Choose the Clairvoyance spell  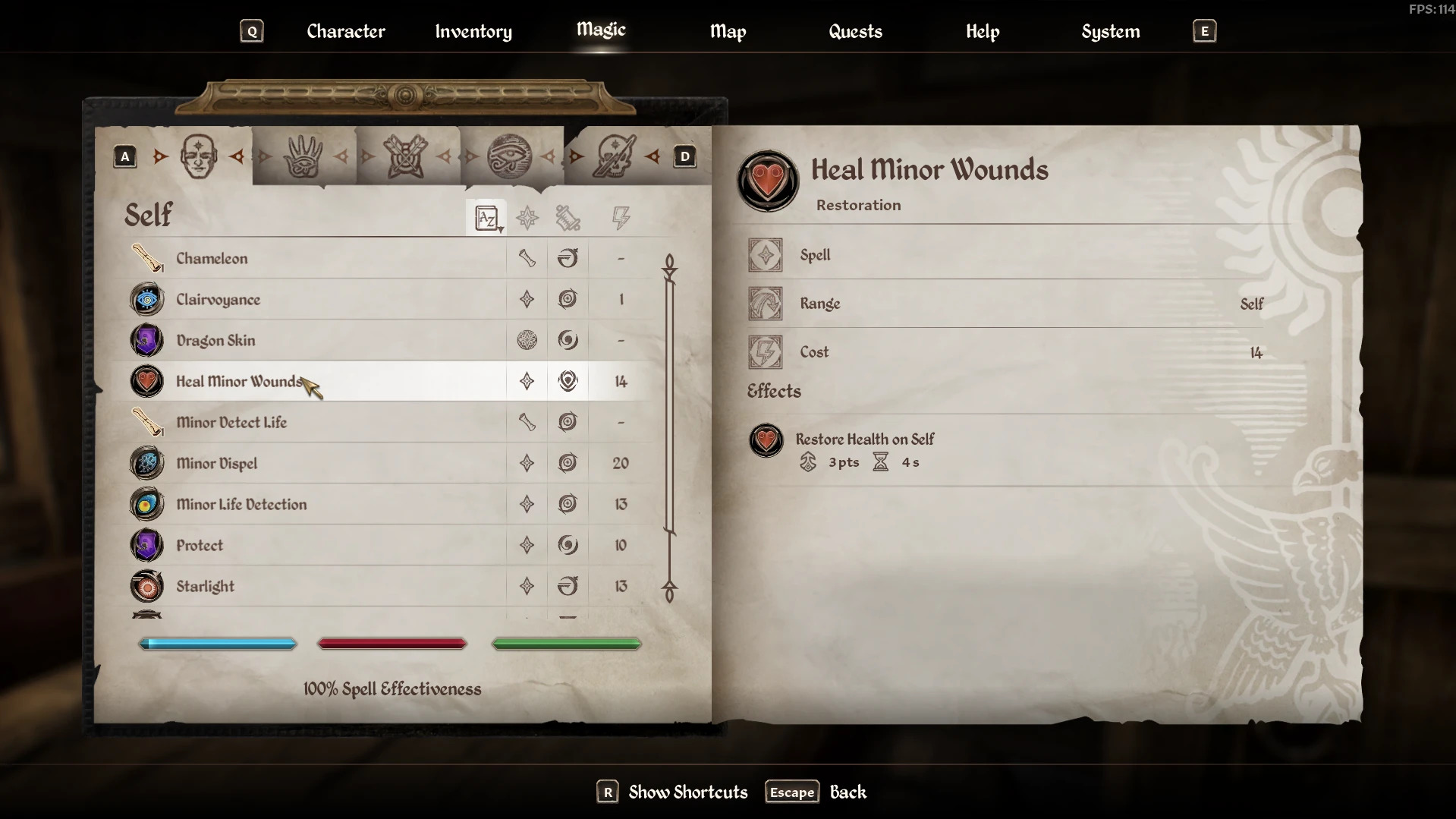tap(218, 299)
